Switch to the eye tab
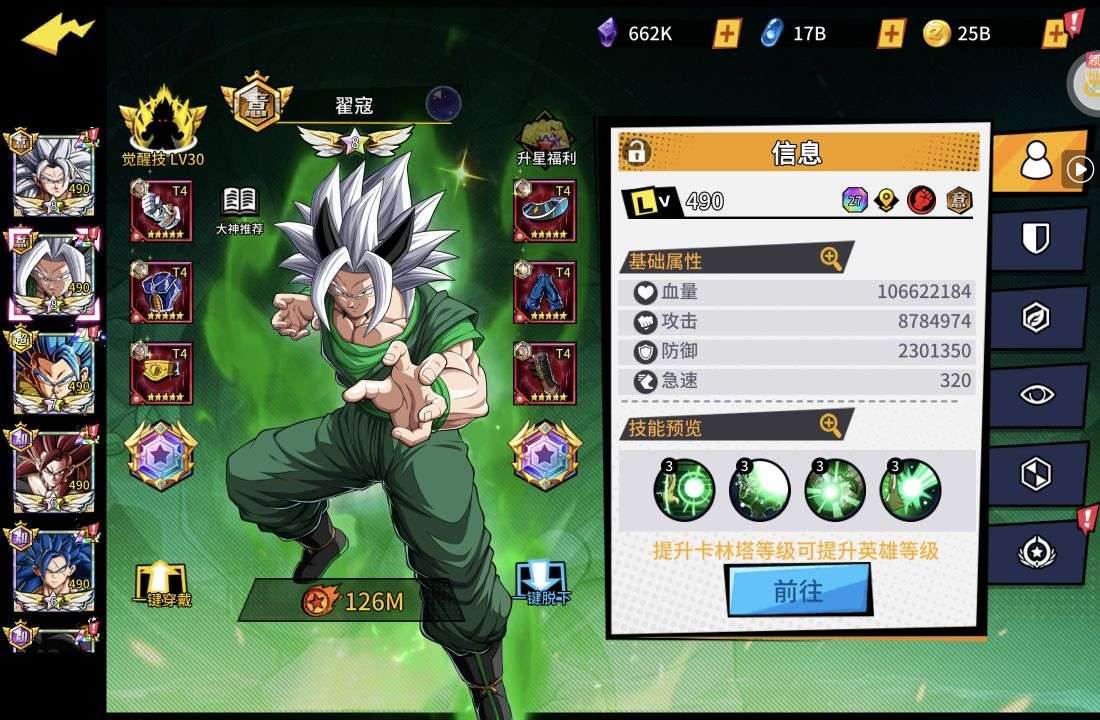1100x720 pixels. tap(1036, 394)
